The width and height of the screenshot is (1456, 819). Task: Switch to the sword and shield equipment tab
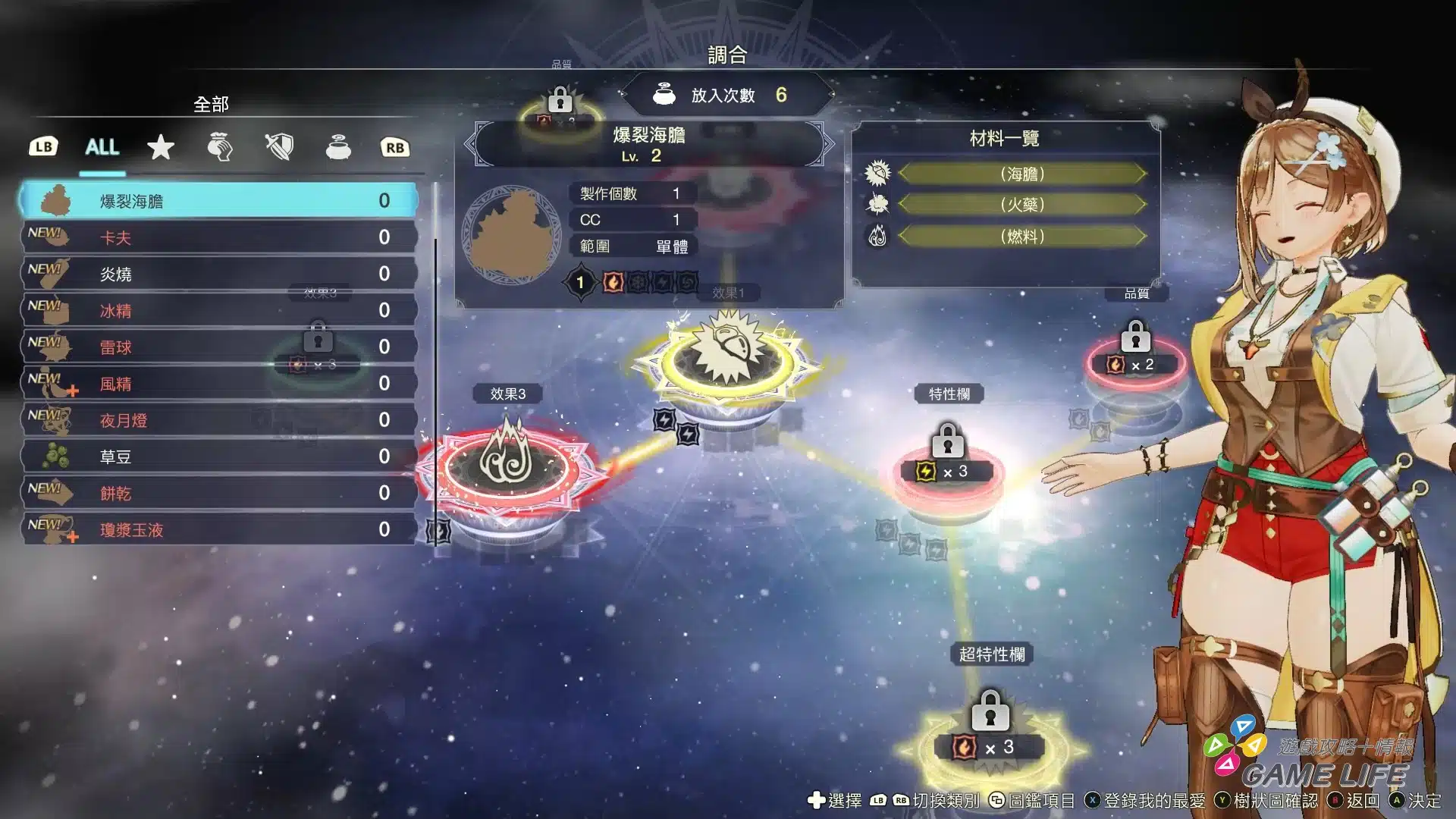coord(279,147)
